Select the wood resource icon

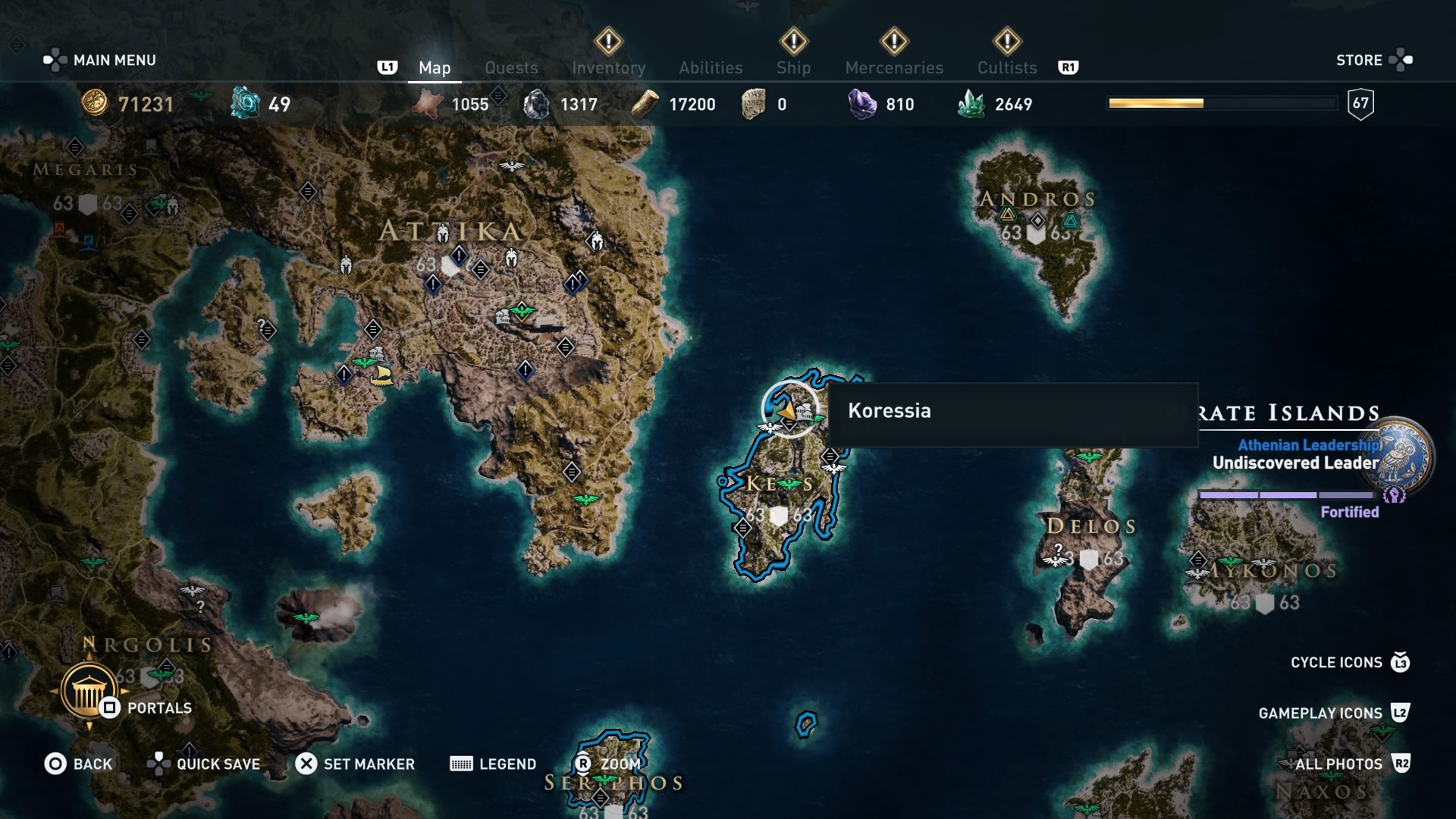click(x=646, y=104)
